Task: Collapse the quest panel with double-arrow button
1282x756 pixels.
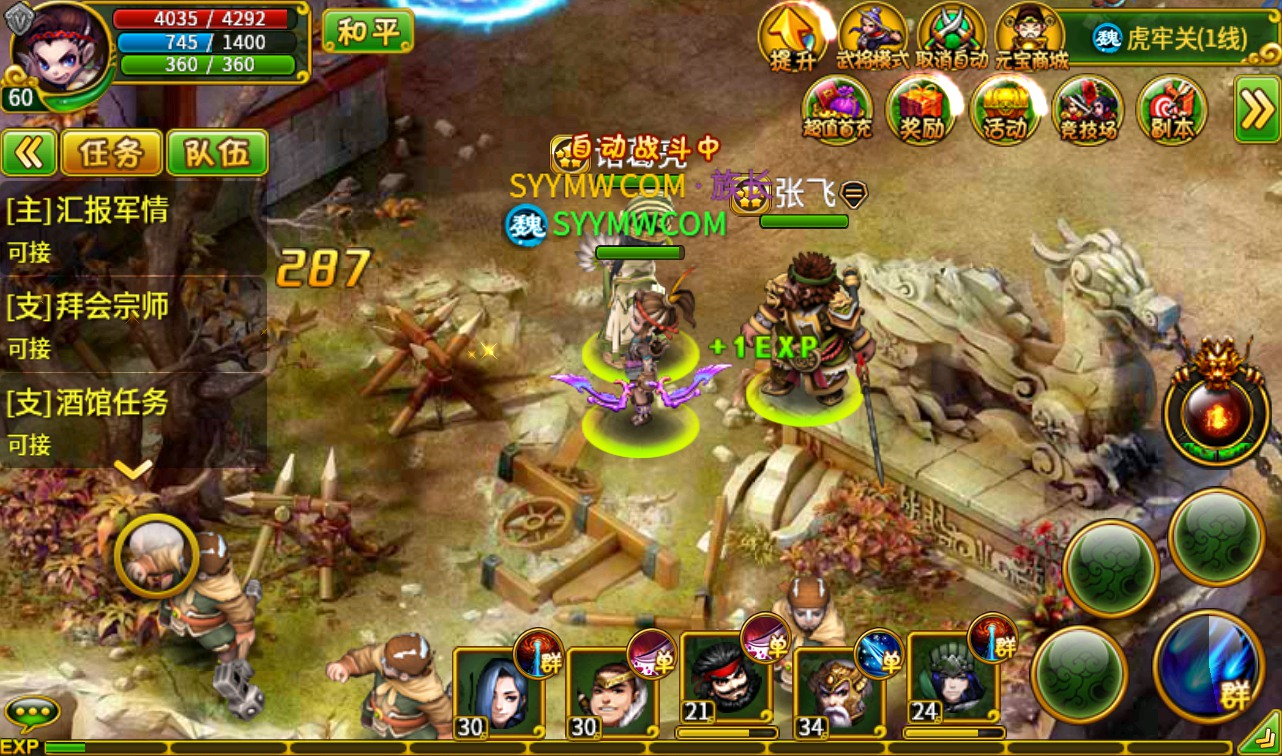Action: 29,153
